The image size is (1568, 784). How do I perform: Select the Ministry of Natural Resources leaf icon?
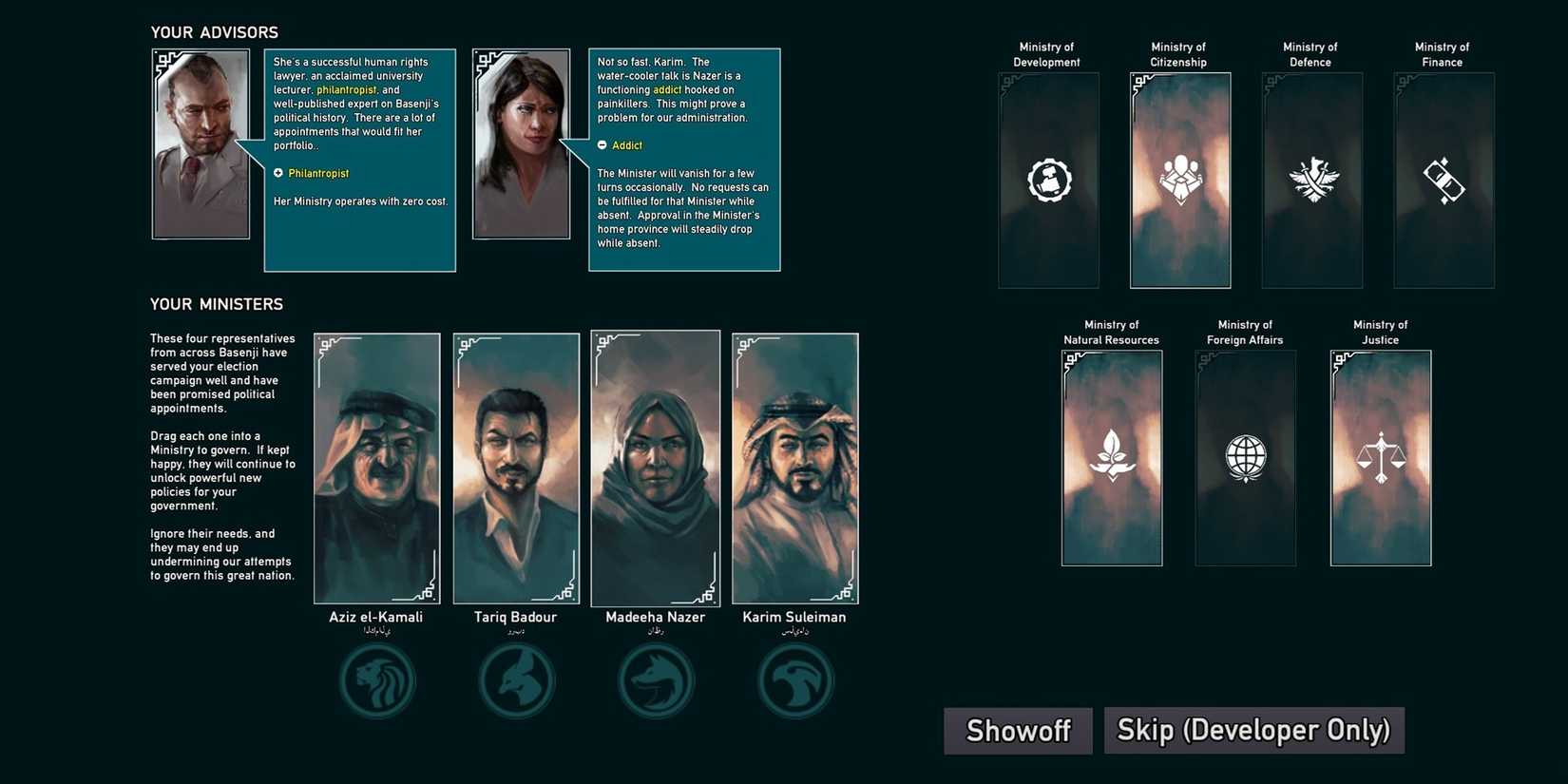[1111, 456]
